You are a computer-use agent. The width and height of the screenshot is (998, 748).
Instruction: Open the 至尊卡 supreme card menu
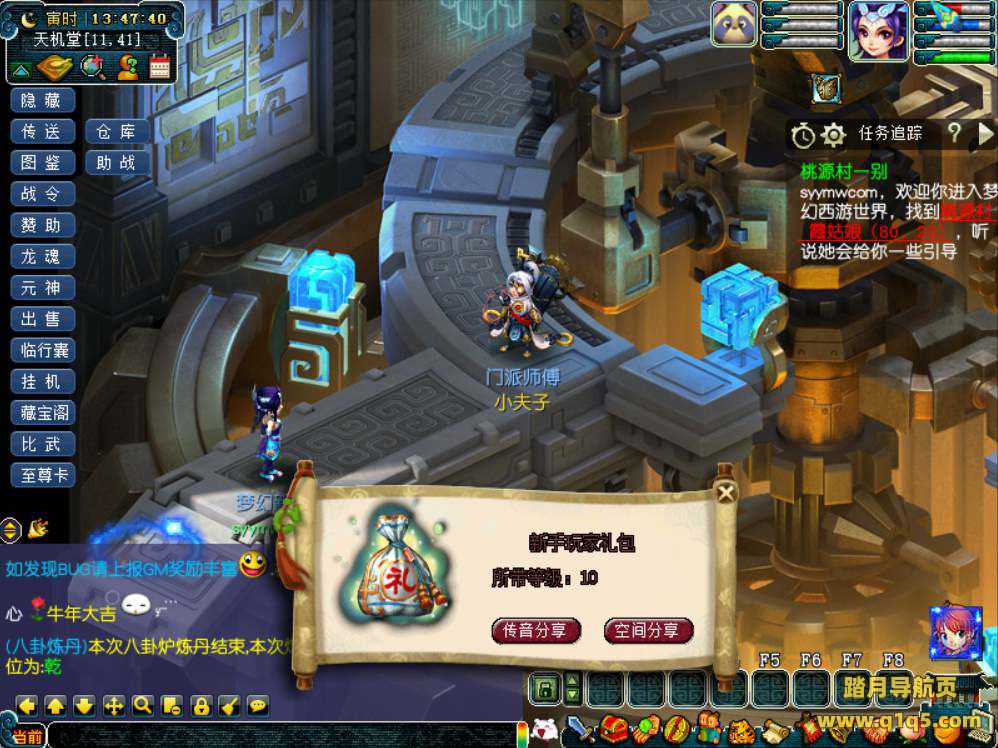(42, 475)
